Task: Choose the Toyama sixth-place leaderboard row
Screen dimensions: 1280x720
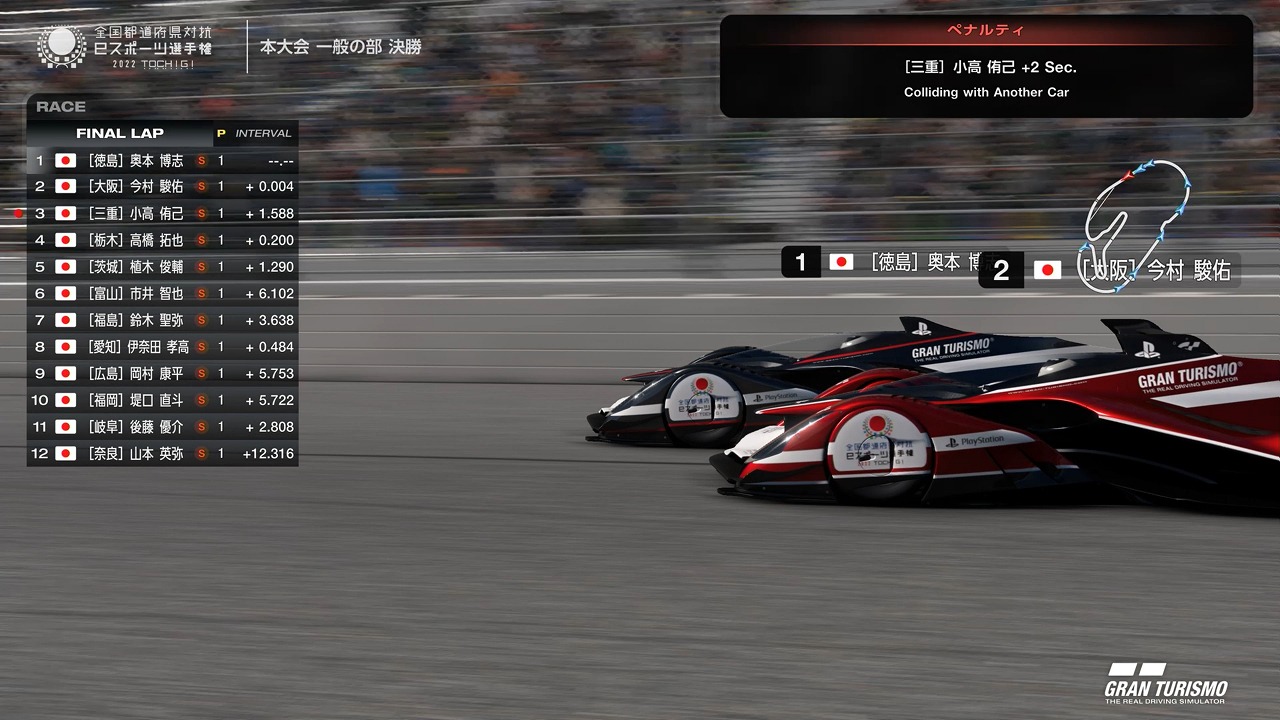Action: [162, 293]
